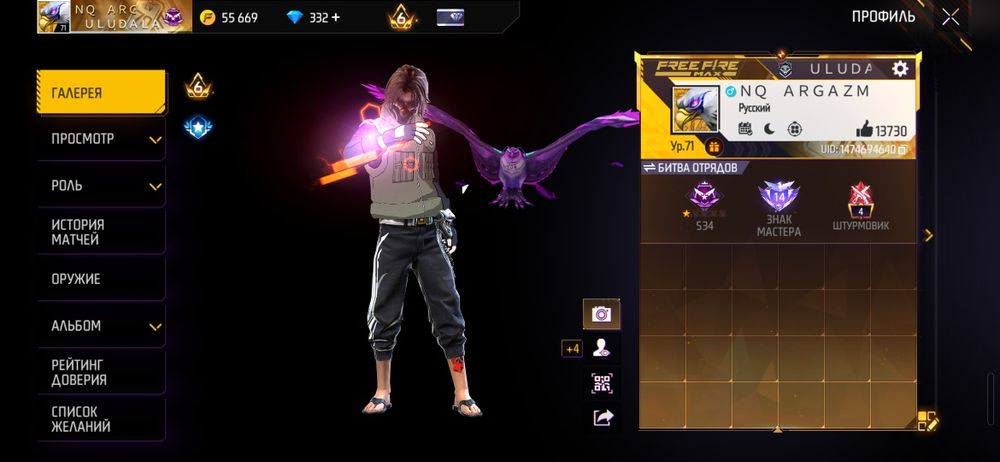Share the profile with arrow button
Screen dimensions: 1000x462
click(602, 418)
